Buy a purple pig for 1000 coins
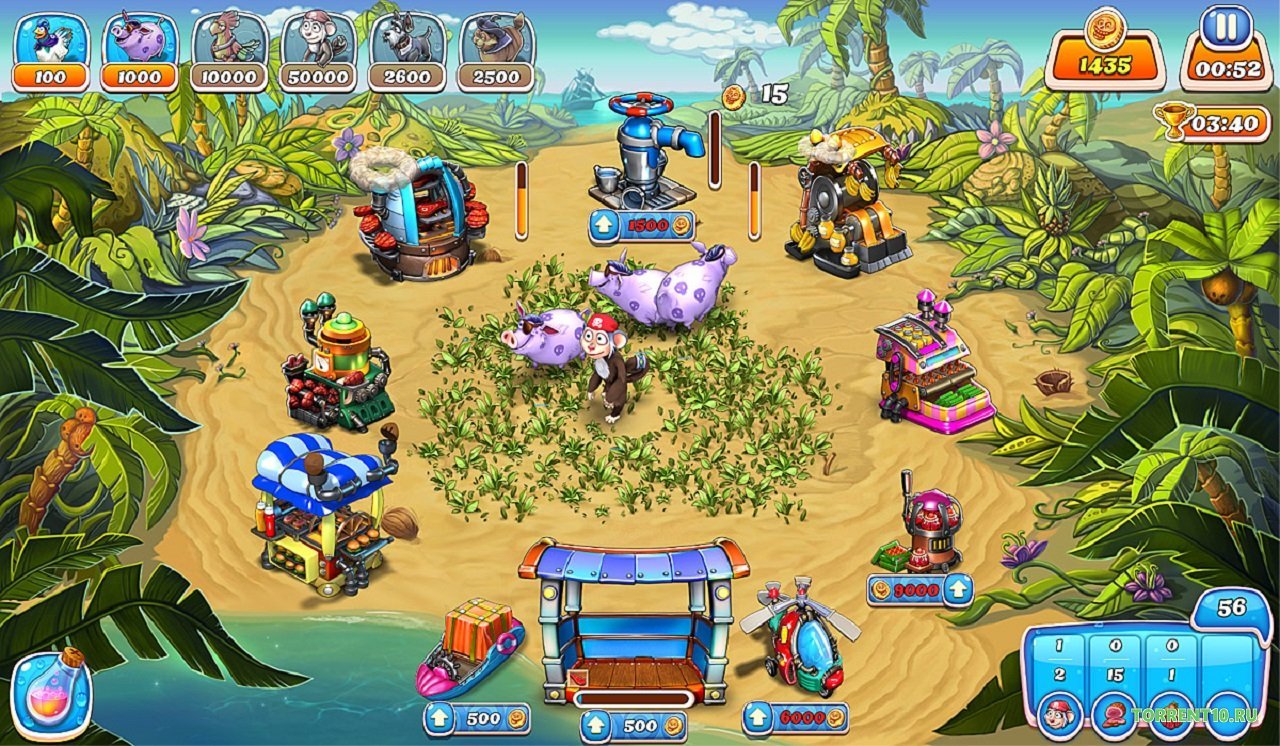Screen dimensions: 1280x746 click(140, 51)
